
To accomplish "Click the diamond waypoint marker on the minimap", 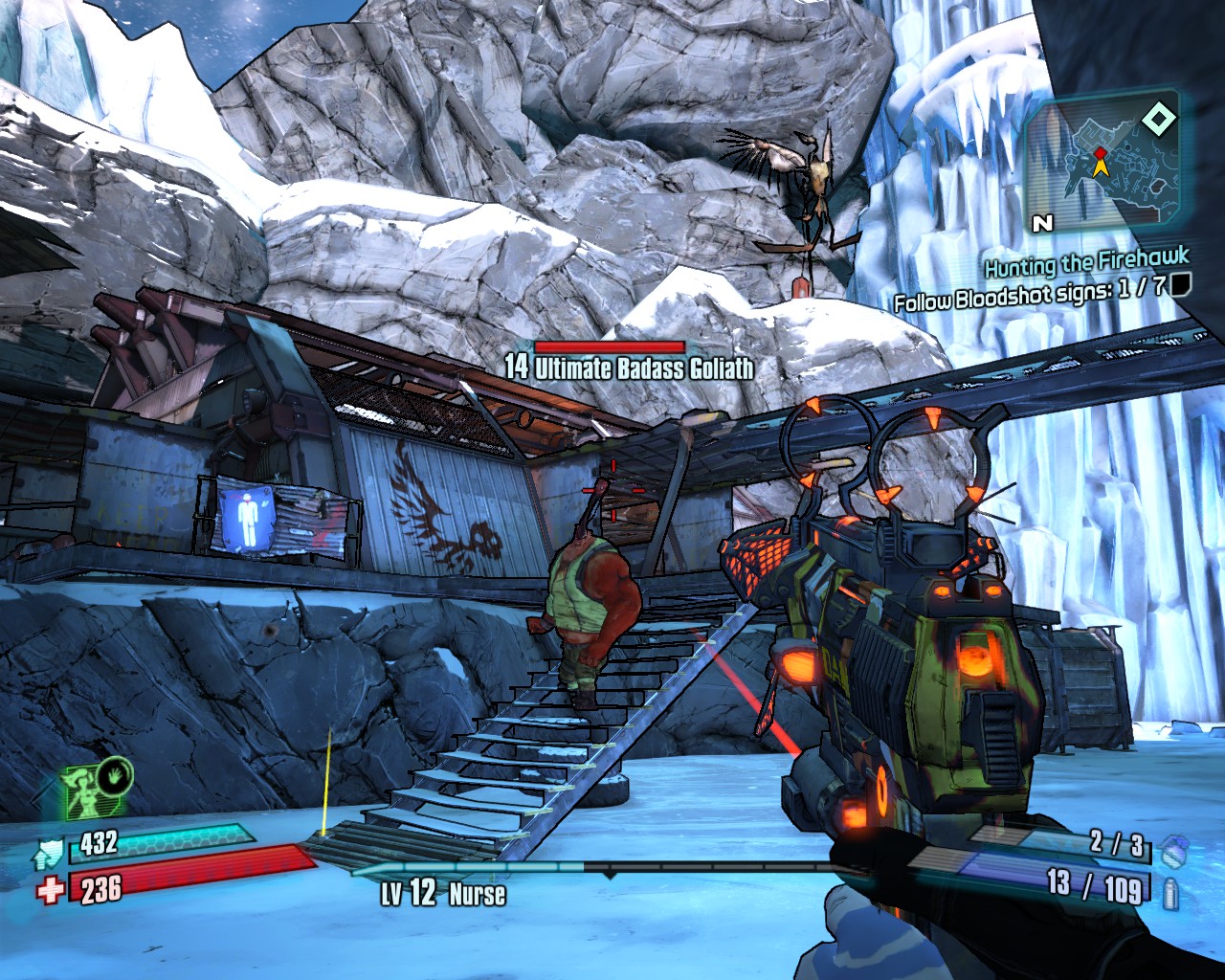I will pos(1158,120).
